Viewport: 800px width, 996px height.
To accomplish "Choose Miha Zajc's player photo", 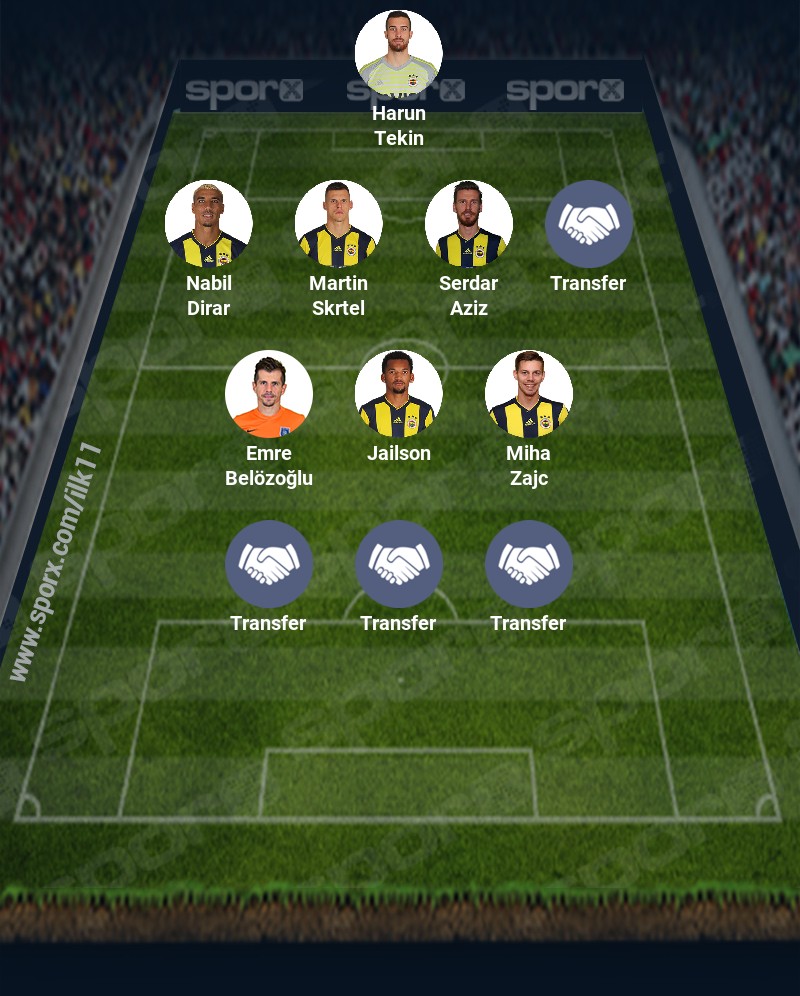I will click(x=529, y=394).
